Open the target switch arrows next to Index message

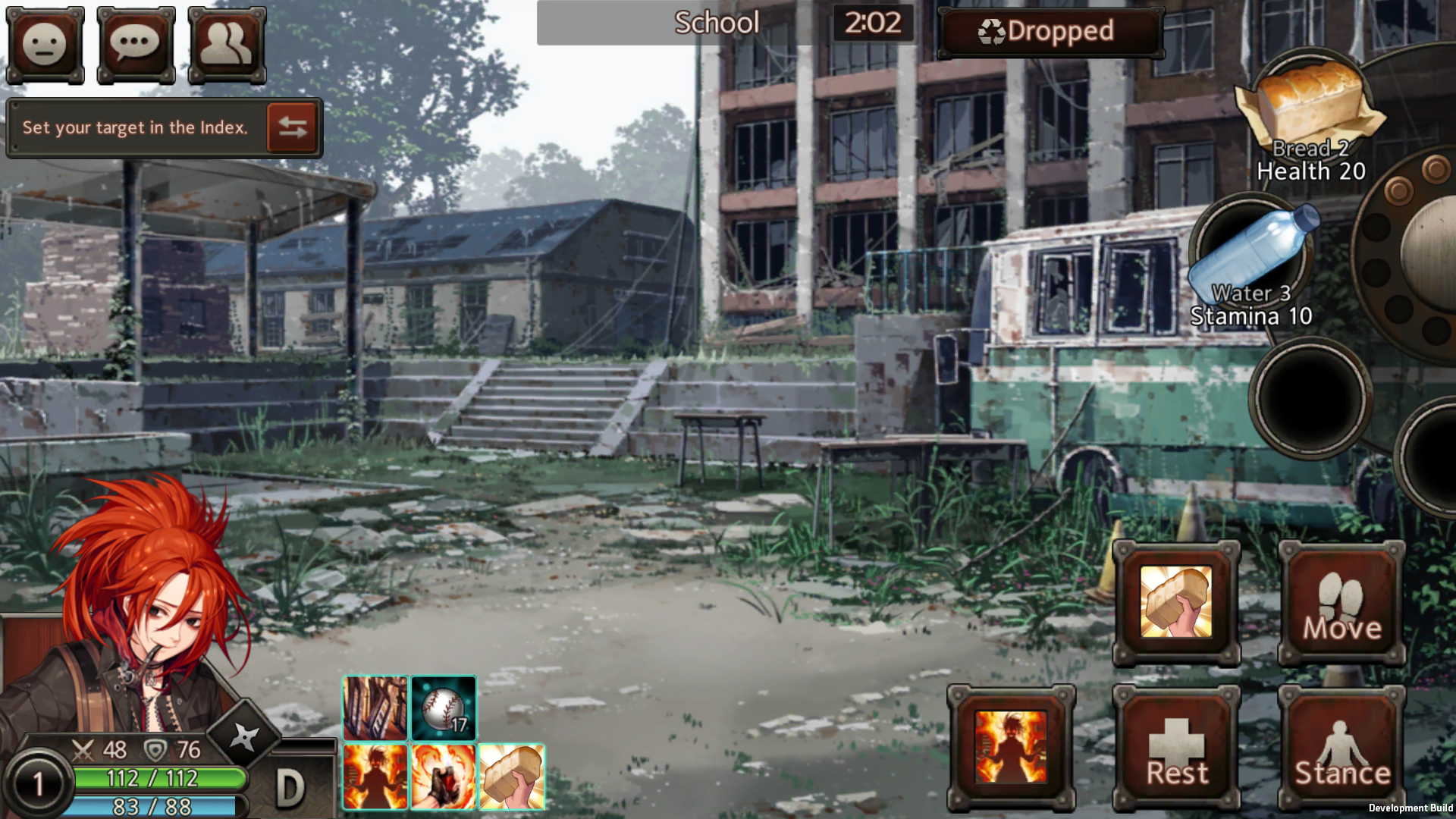(292, 127)
